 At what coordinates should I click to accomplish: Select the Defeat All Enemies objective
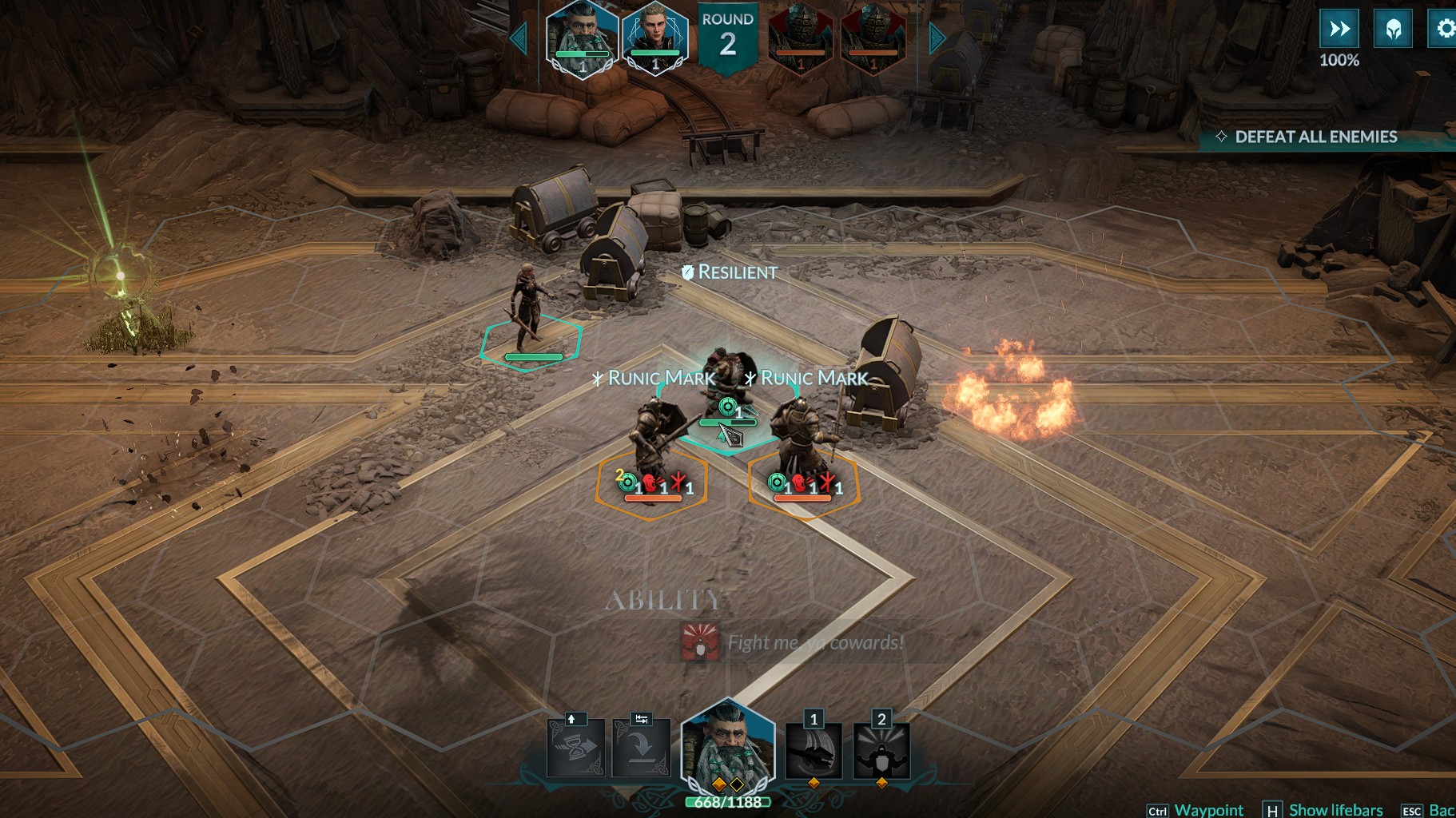(x=1315, y=137)
